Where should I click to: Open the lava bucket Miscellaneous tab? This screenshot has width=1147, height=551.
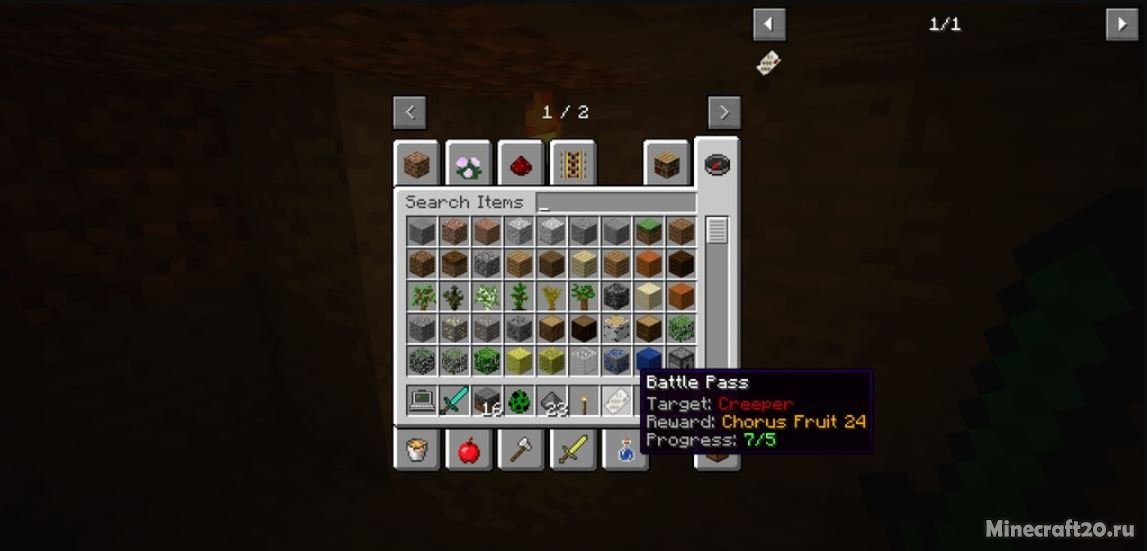(x=416, y=450)
